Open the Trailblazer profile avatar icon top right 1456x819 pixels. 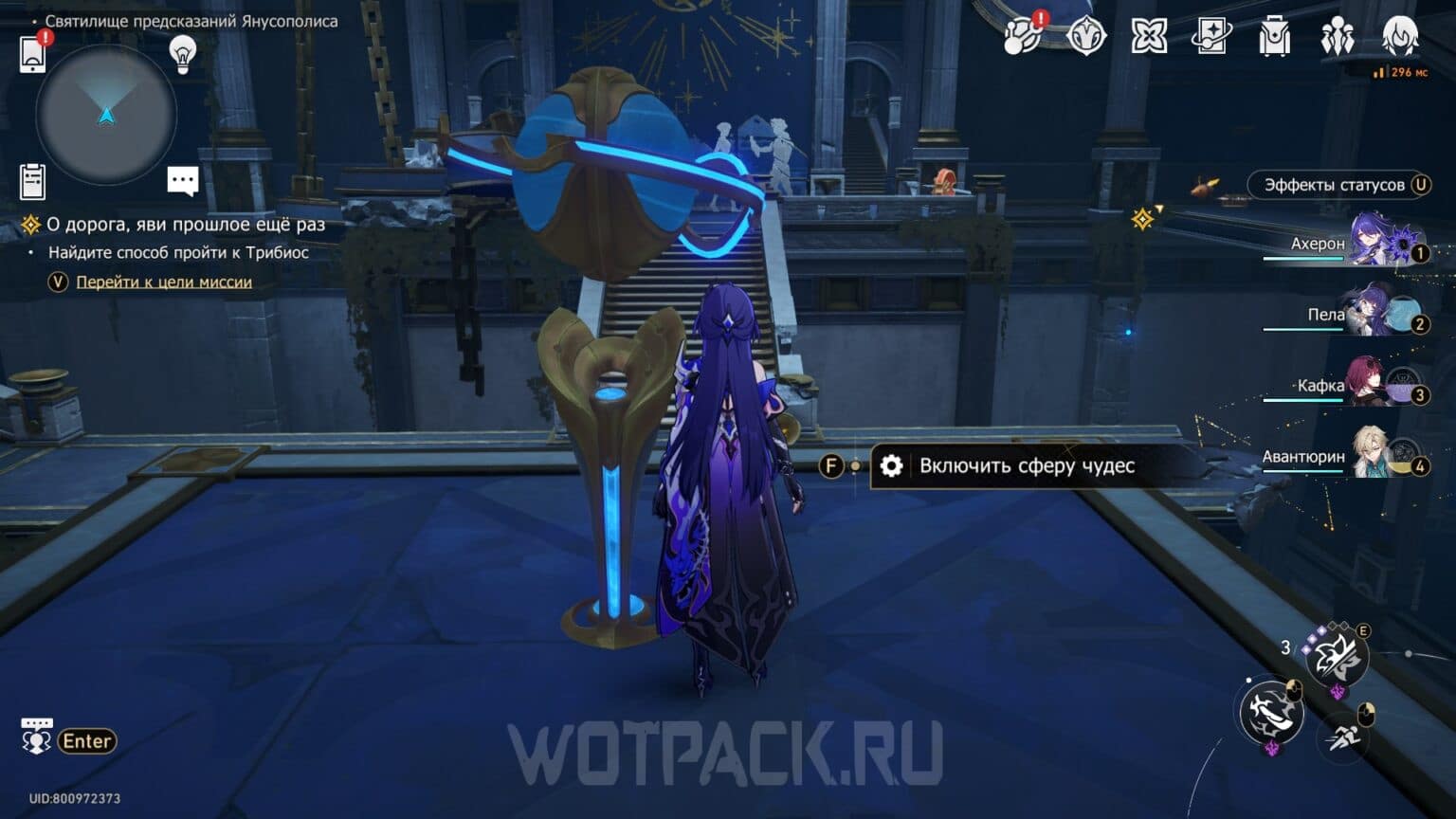click(1402, 38)
